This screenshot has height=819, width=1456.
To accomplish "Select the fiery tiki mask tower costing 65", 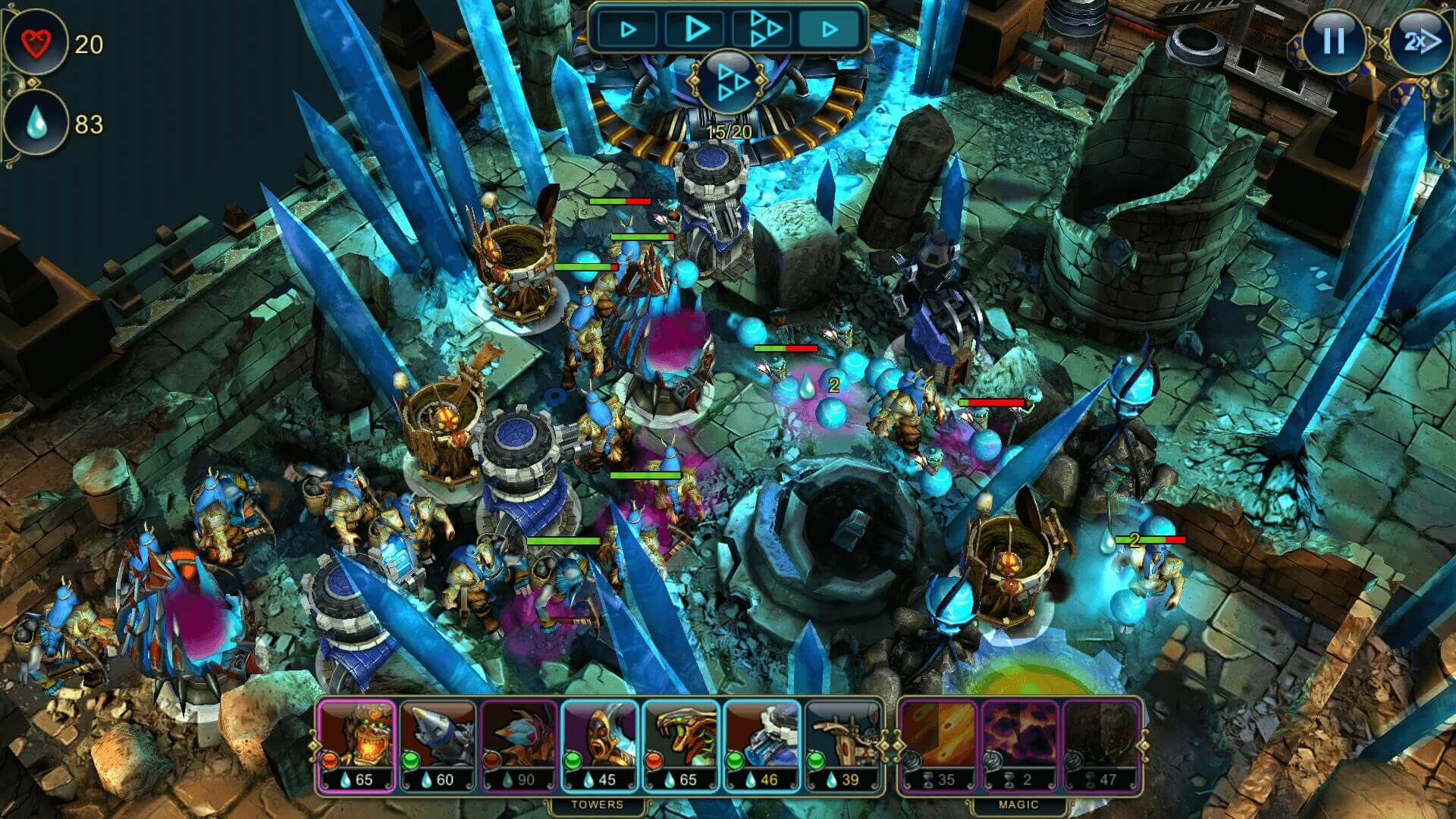I will 356,745.
